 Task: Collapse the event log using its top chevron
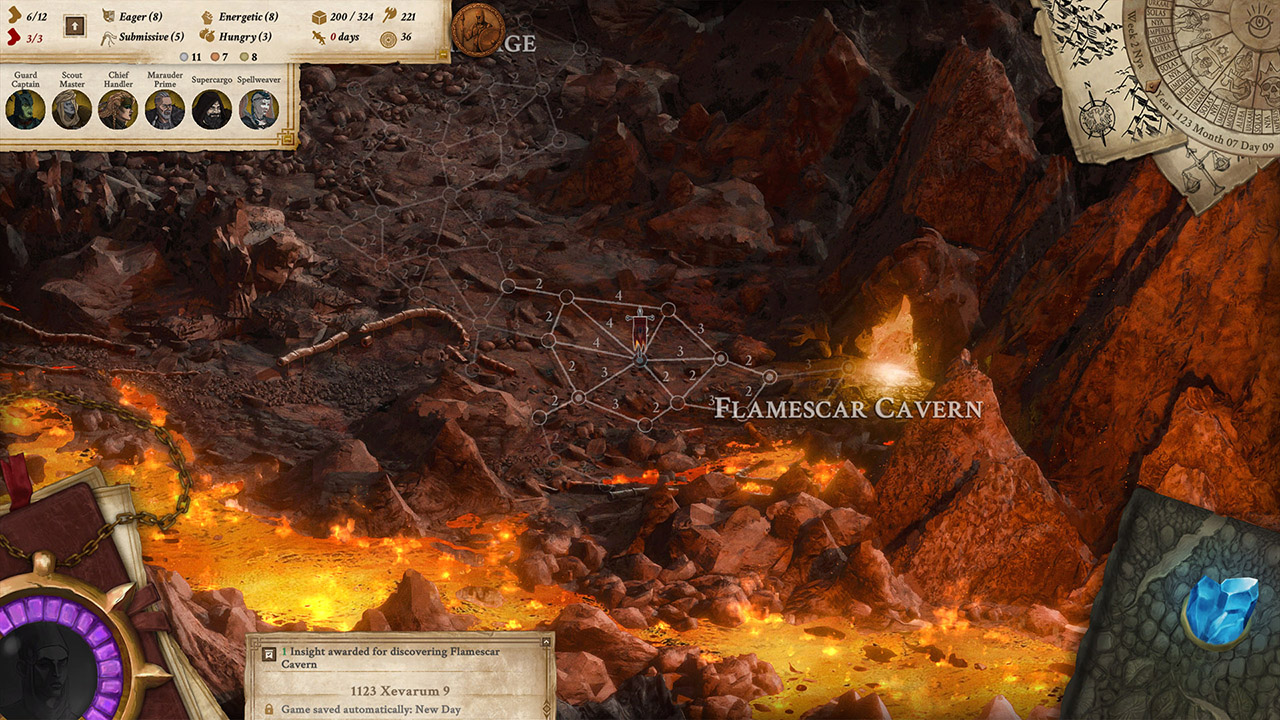pyautogui.click(x=545, y=641)
